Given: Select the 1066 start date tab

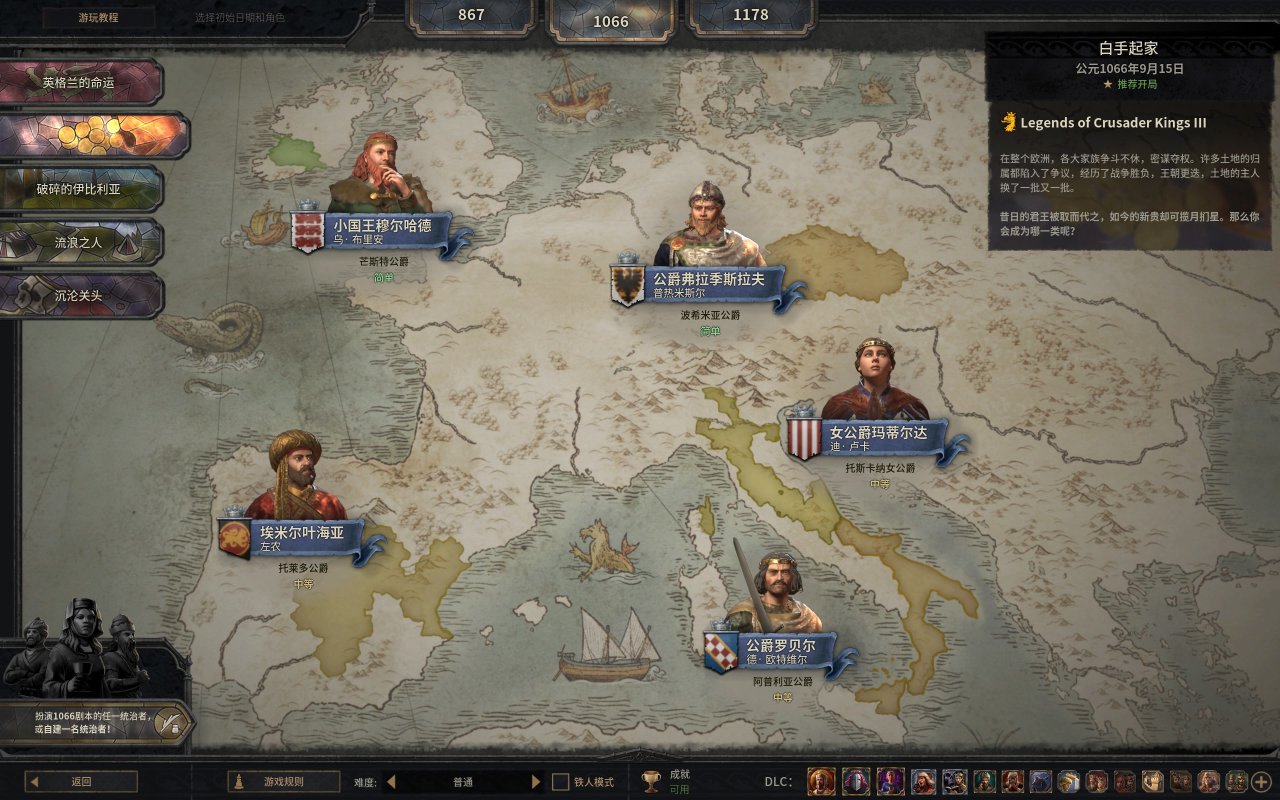Looking at the screenshot, I should (x=610, y=21).
